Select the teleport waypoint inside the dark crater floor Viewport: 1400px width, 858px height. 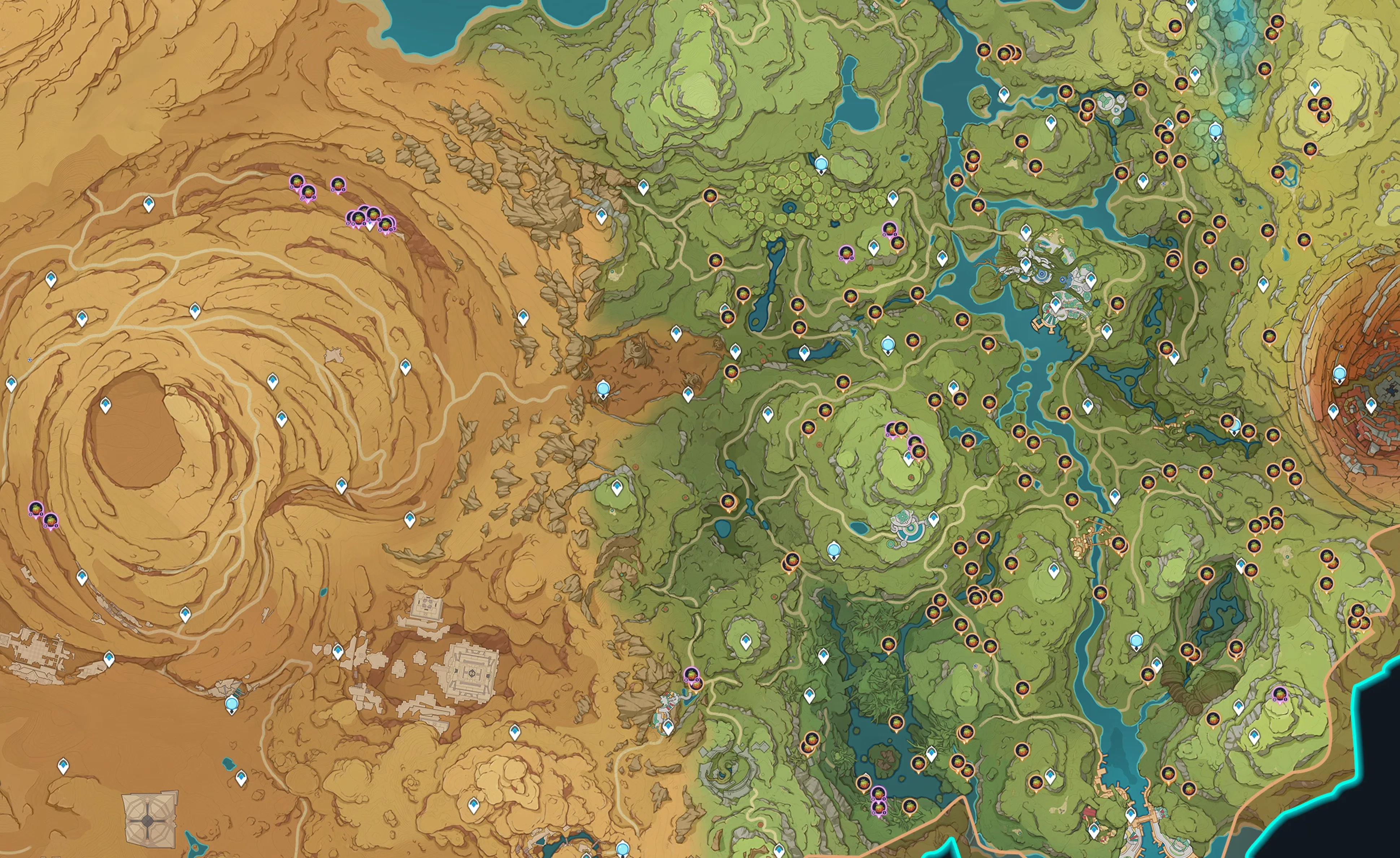(x=105, y=405)
